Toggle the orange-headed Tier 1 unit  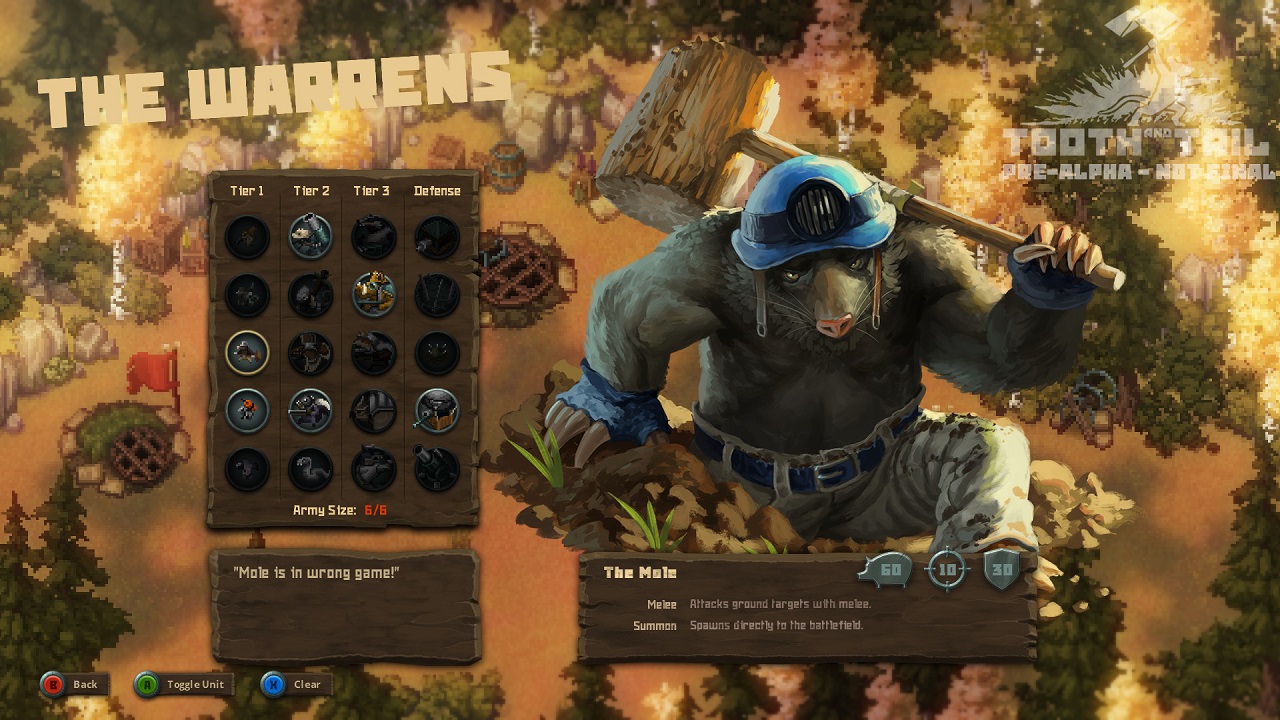[246, 410]
